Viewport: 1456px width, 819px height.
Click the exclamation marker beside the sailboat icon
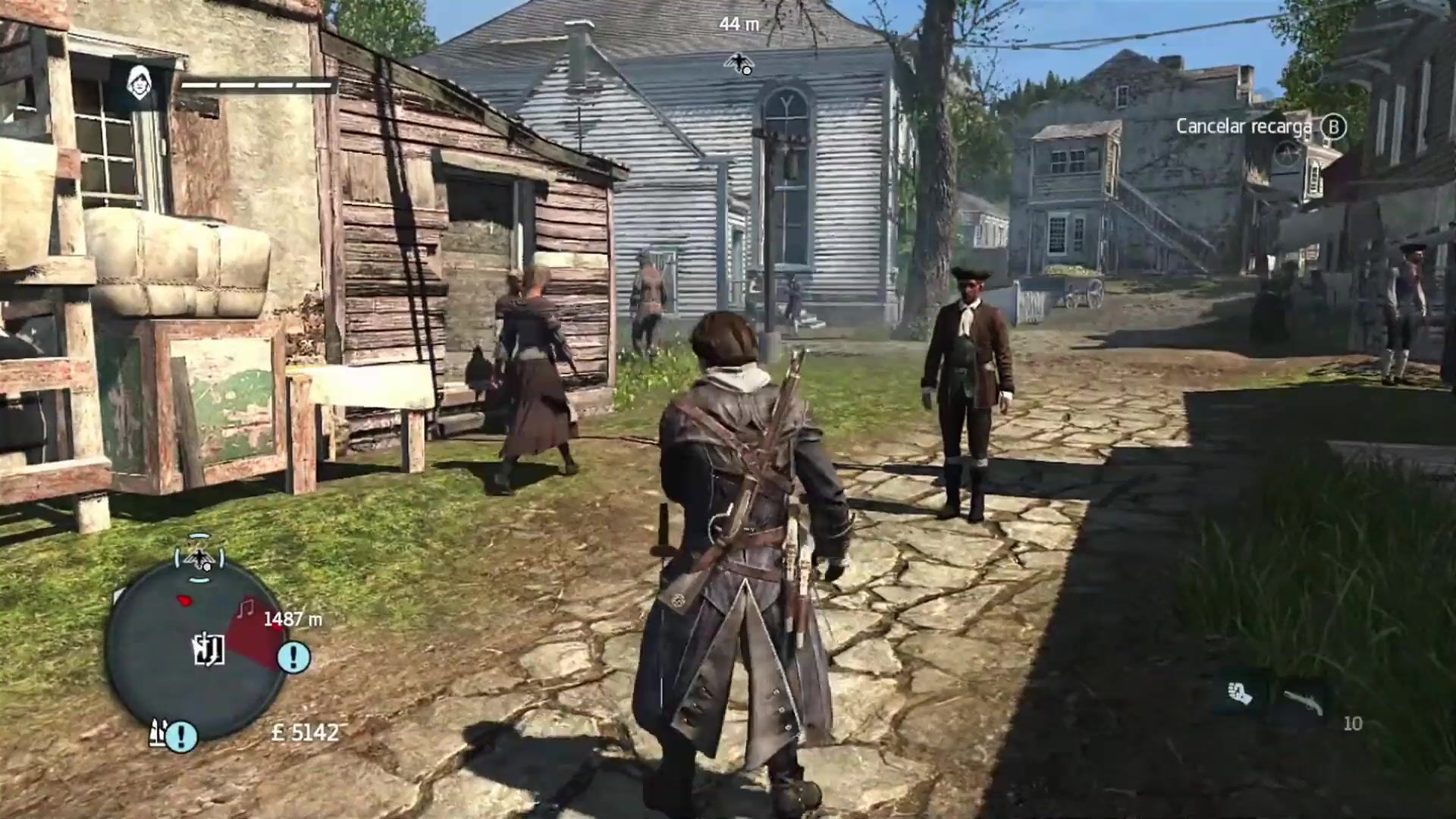[x=182, y=735]
